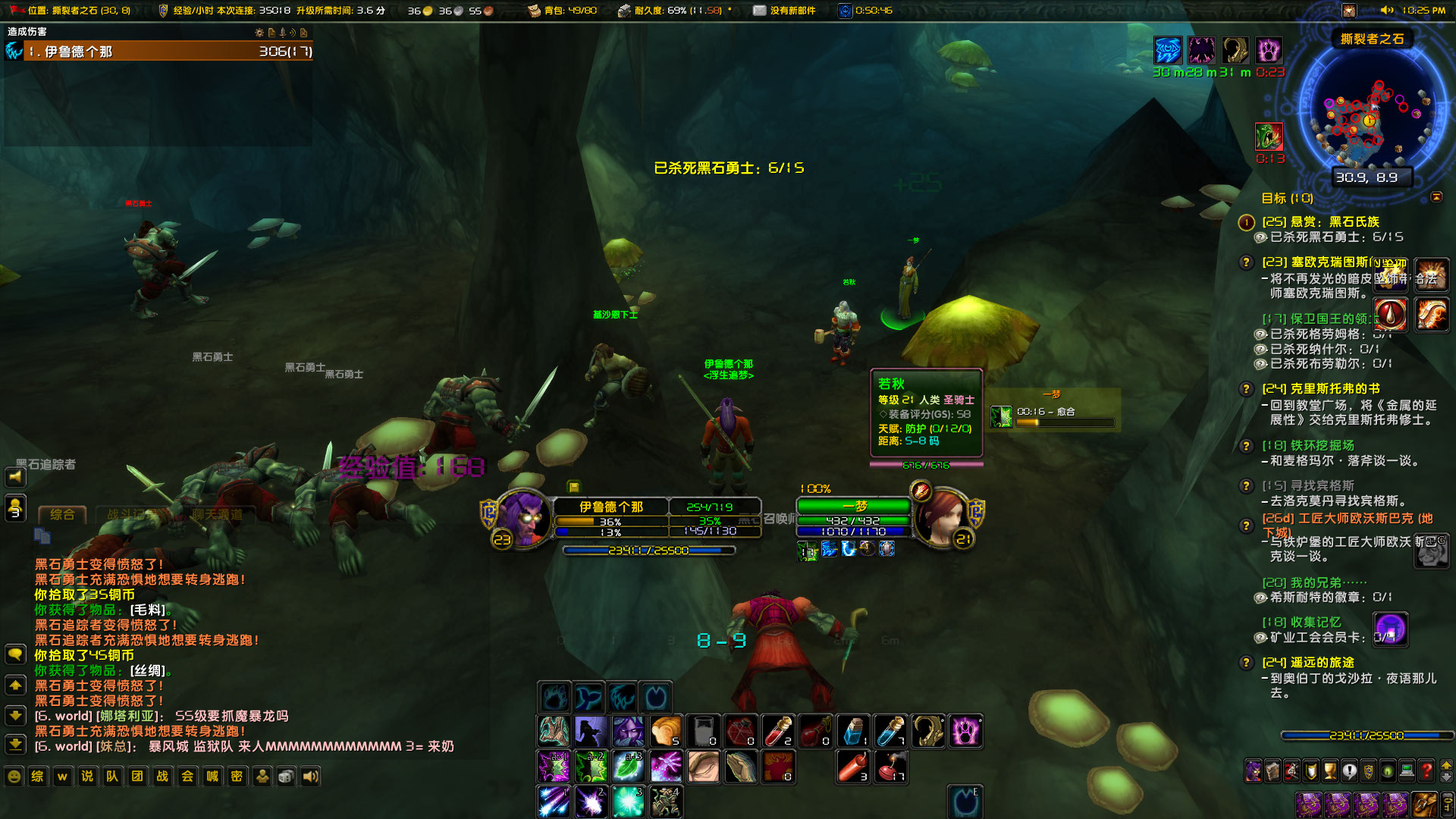The image size is (1456, 819).
Task: Mute chat with the speaker button
Action: (x=310, y=777)
